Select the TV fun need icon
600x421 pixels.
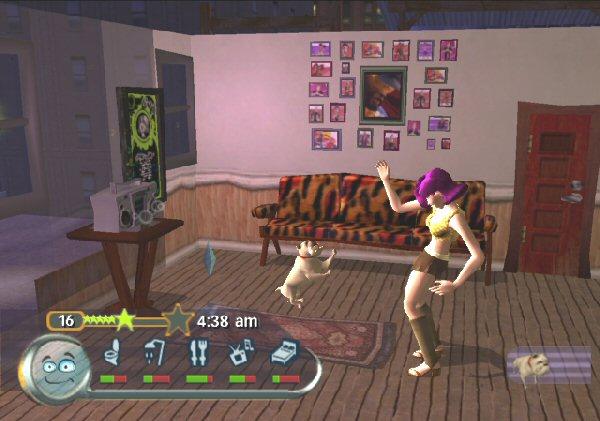[242, 353]
